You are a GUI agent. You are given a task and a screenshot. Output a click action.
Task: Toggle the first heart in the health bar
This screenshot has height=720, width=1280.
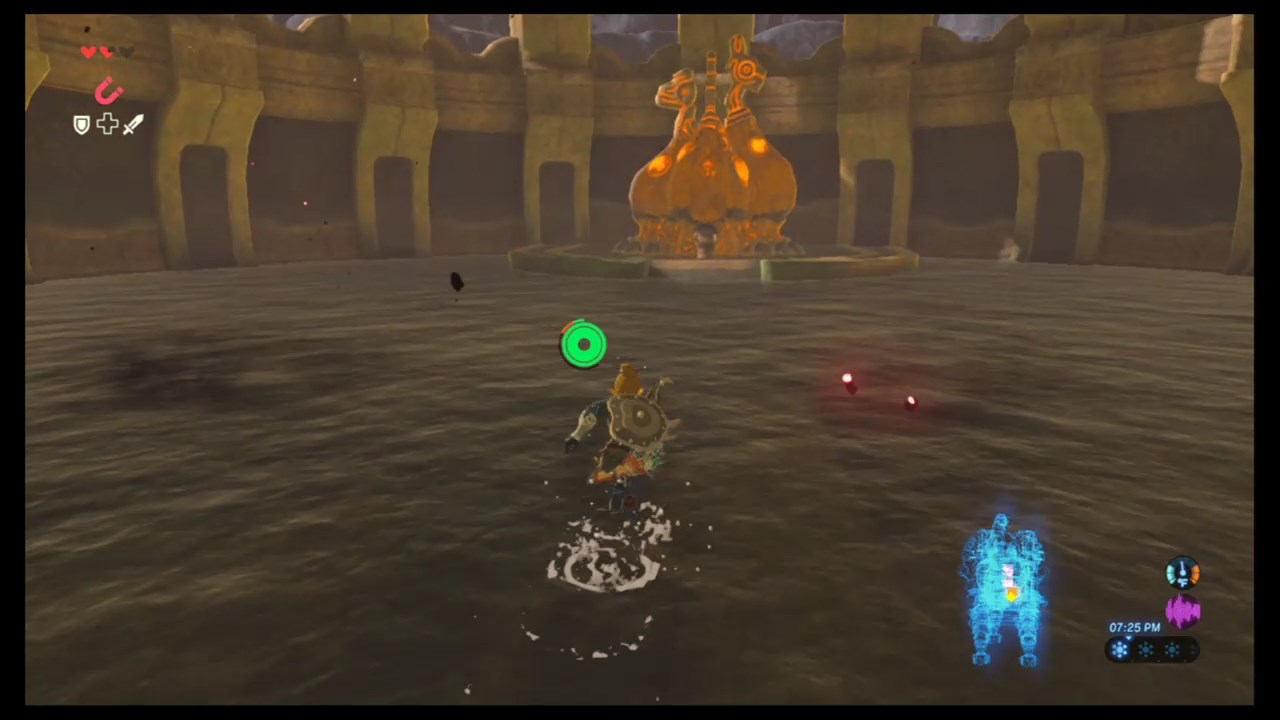tap(89, 52)
